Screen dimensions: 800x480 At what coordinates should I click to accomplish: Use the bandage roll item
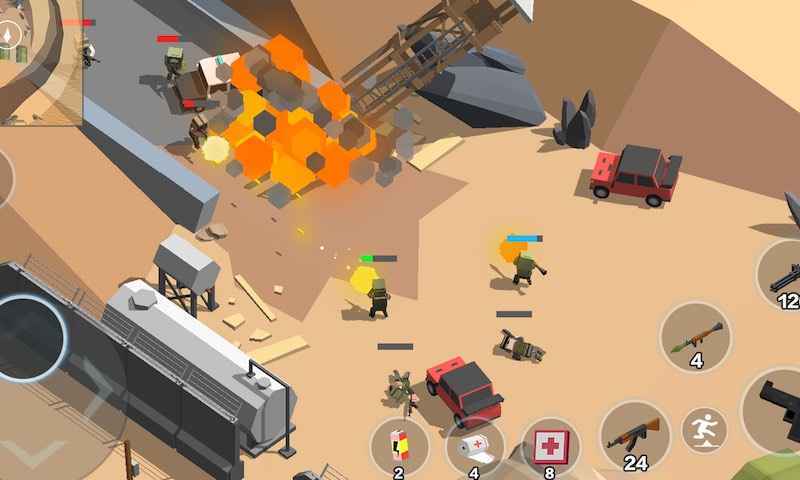474,447
